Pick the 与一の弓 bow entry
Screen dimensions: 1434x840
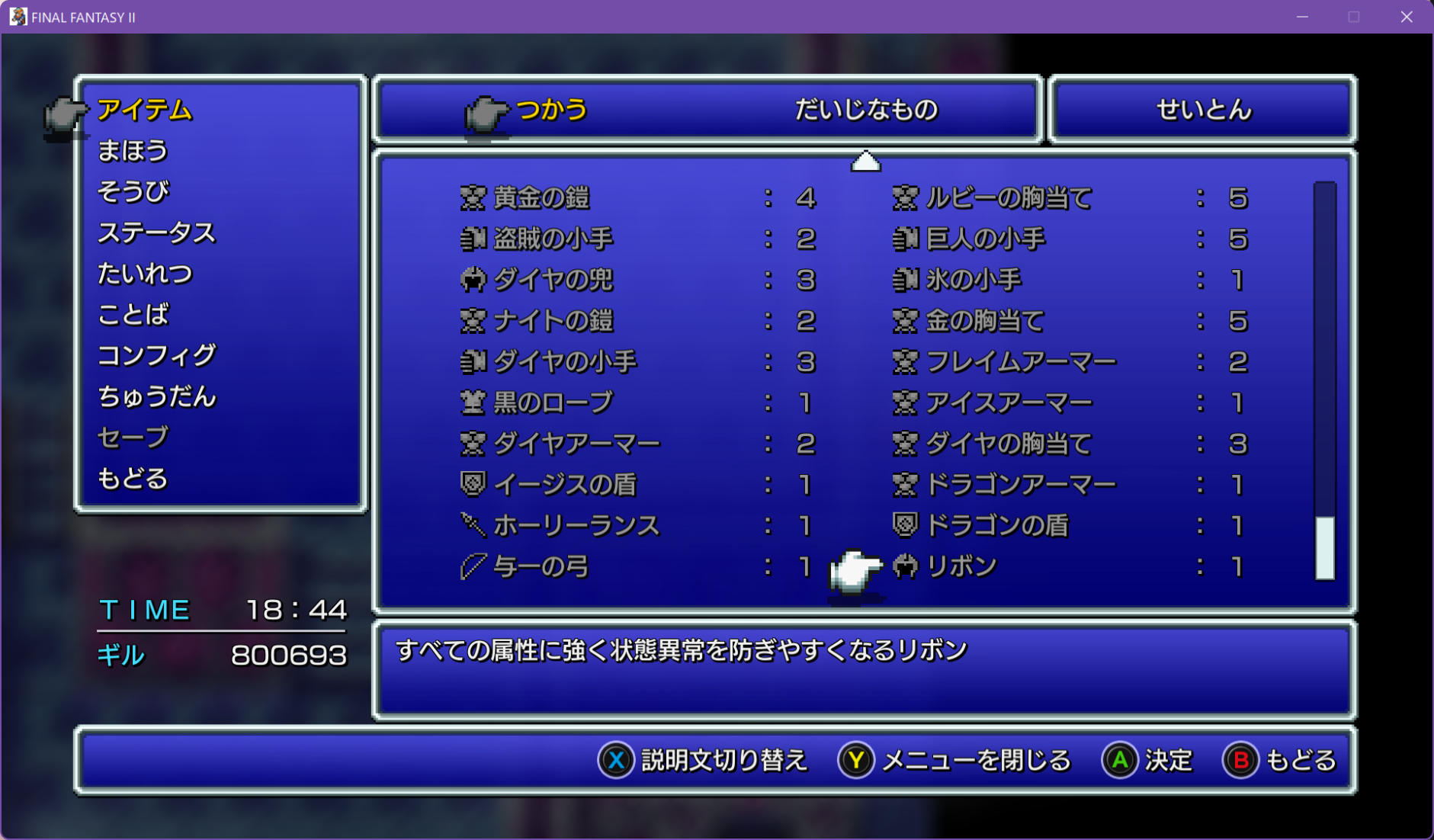click(541, 567)
